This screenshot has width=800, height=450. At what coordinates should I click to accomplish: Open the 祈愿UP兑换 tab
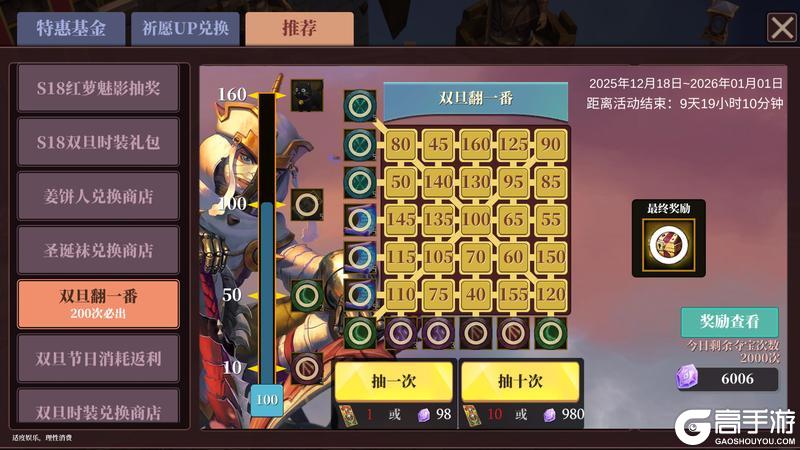coord(185,28)
